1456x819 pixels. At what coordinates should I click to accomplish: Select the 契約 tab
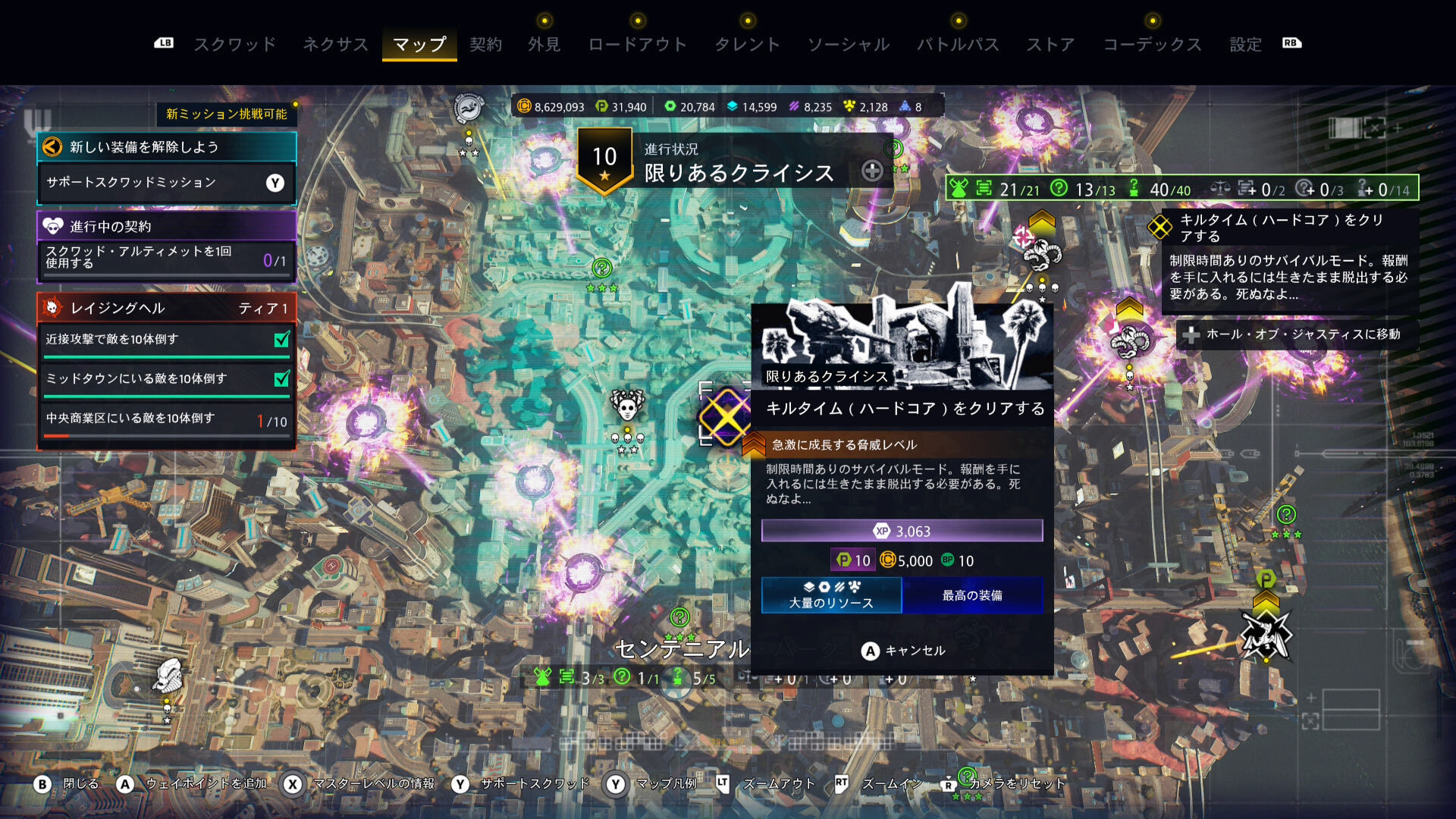coord(485,45)
